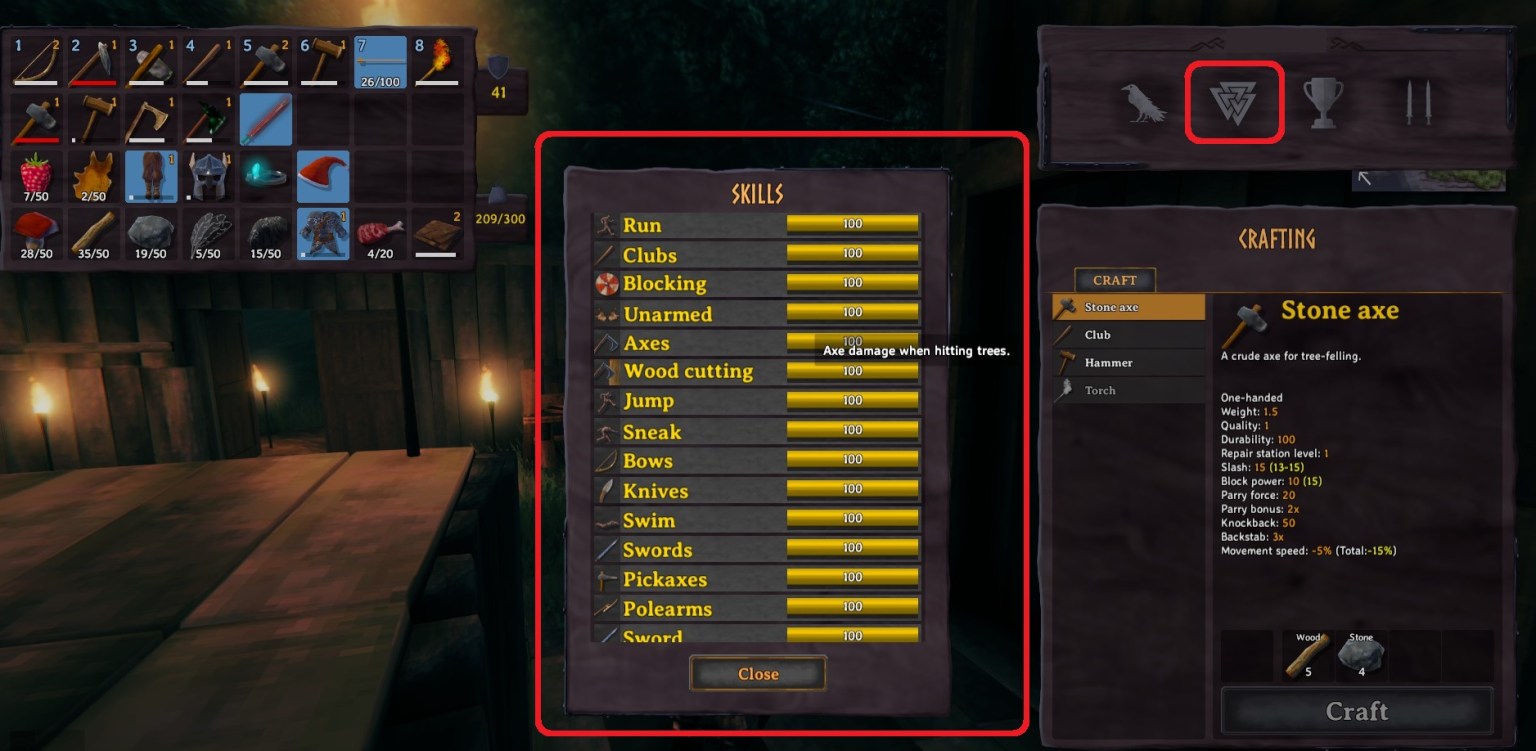The width and height of the screenshot is (1536, 751).
Task: Click the Stone ingredient icon in crafting recipe
Action: pos(1362,655)
